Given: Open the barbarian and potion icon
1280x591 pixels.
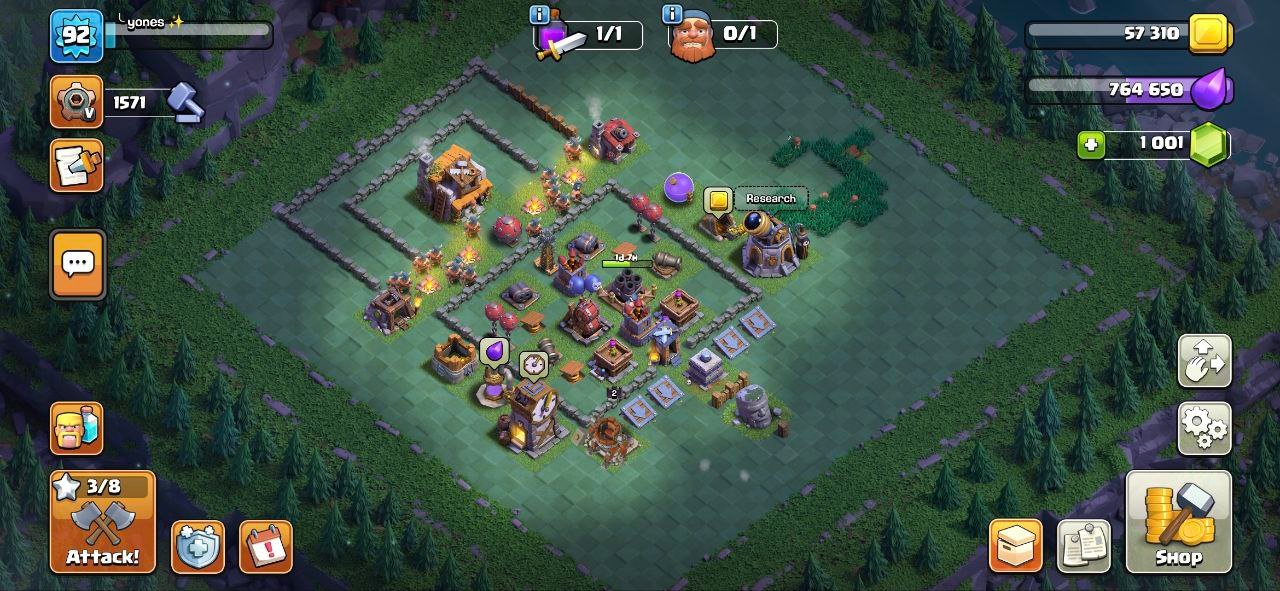Looking at the screenshot, I should coord(77,428).
